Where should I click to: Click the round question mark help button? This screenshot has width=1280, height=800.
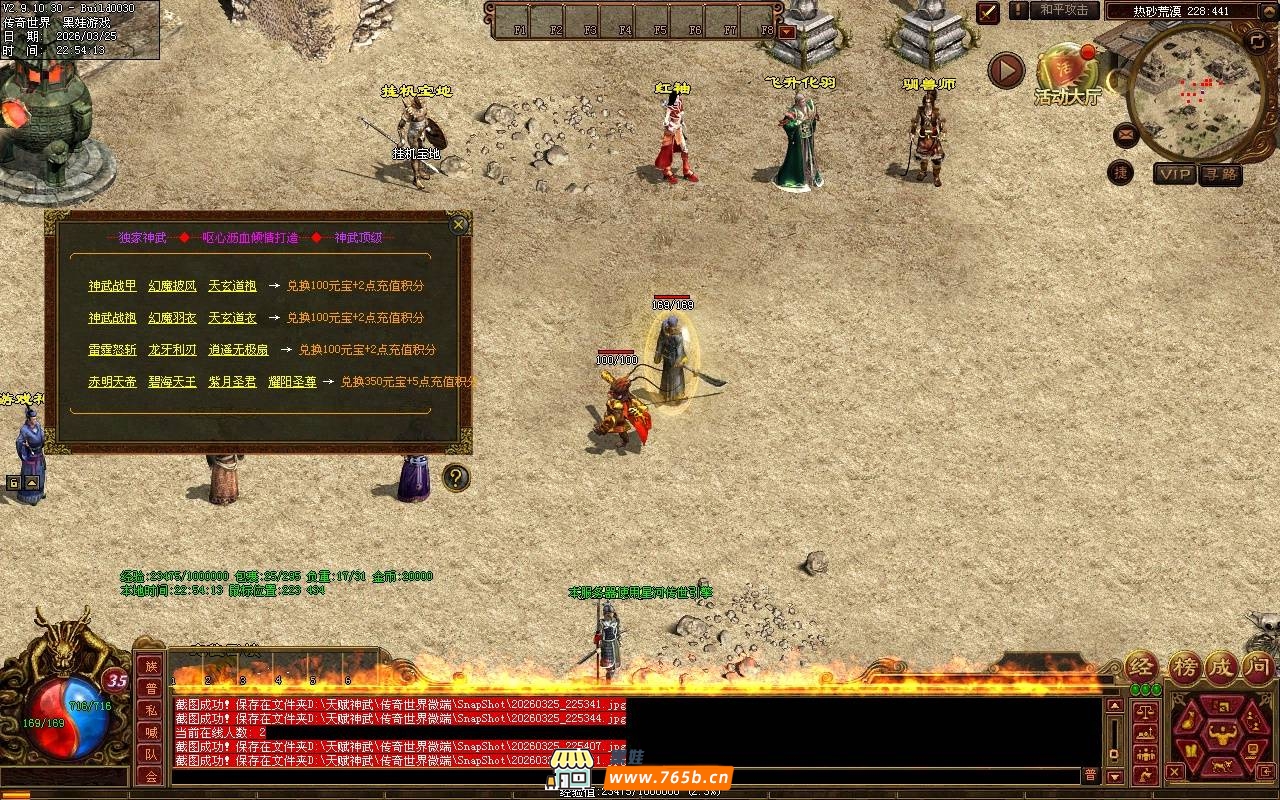[456, 478]
